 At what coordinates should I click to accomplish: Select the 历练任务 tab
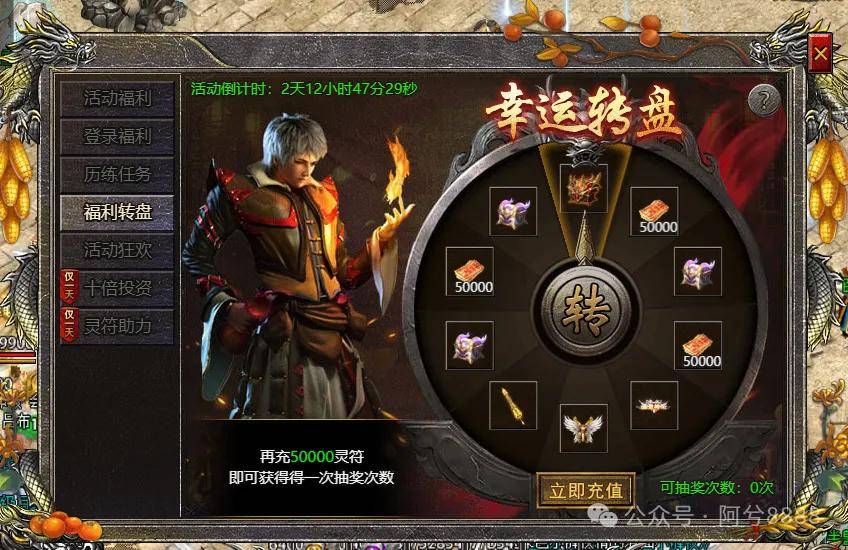[x=117, y=173]
